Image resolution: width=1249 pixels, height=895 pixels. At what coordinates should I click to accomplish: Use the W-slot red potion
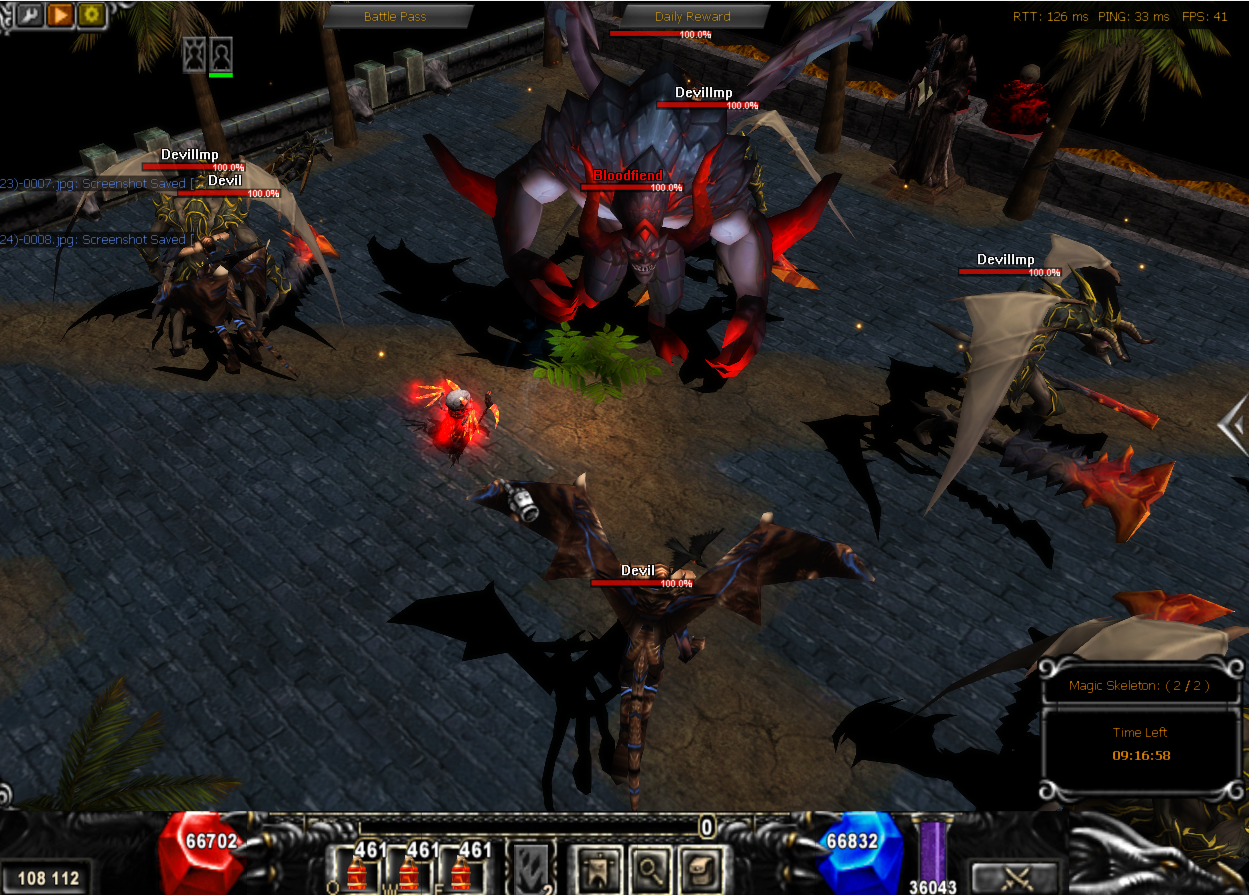tap(408, 872)
